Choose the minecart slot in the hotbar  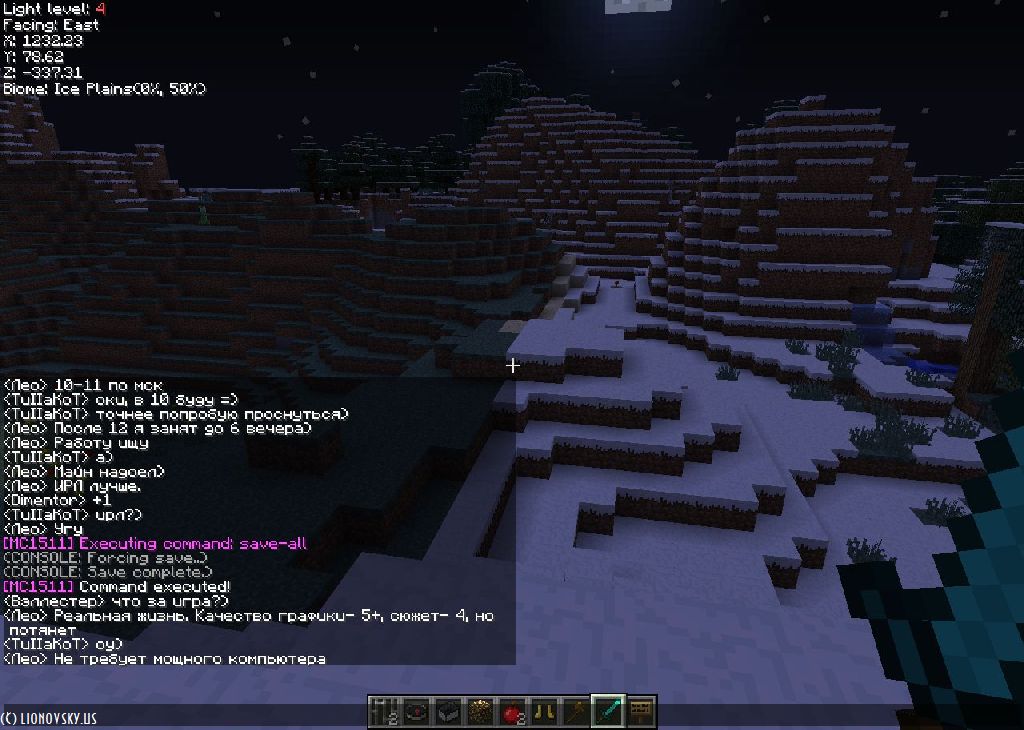tap(447, 711)
